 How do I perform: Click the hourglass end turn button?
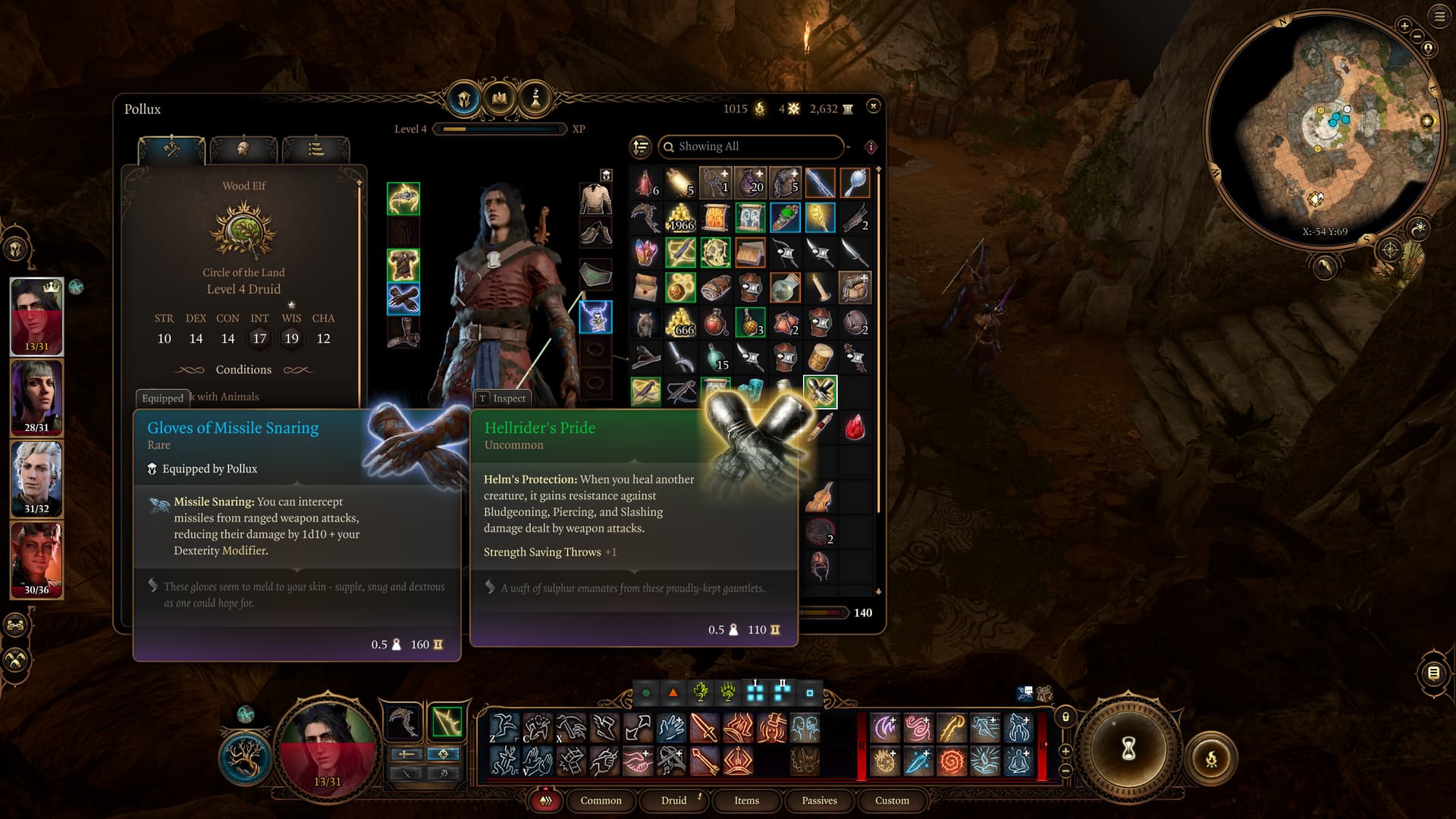click(1128, 748)
